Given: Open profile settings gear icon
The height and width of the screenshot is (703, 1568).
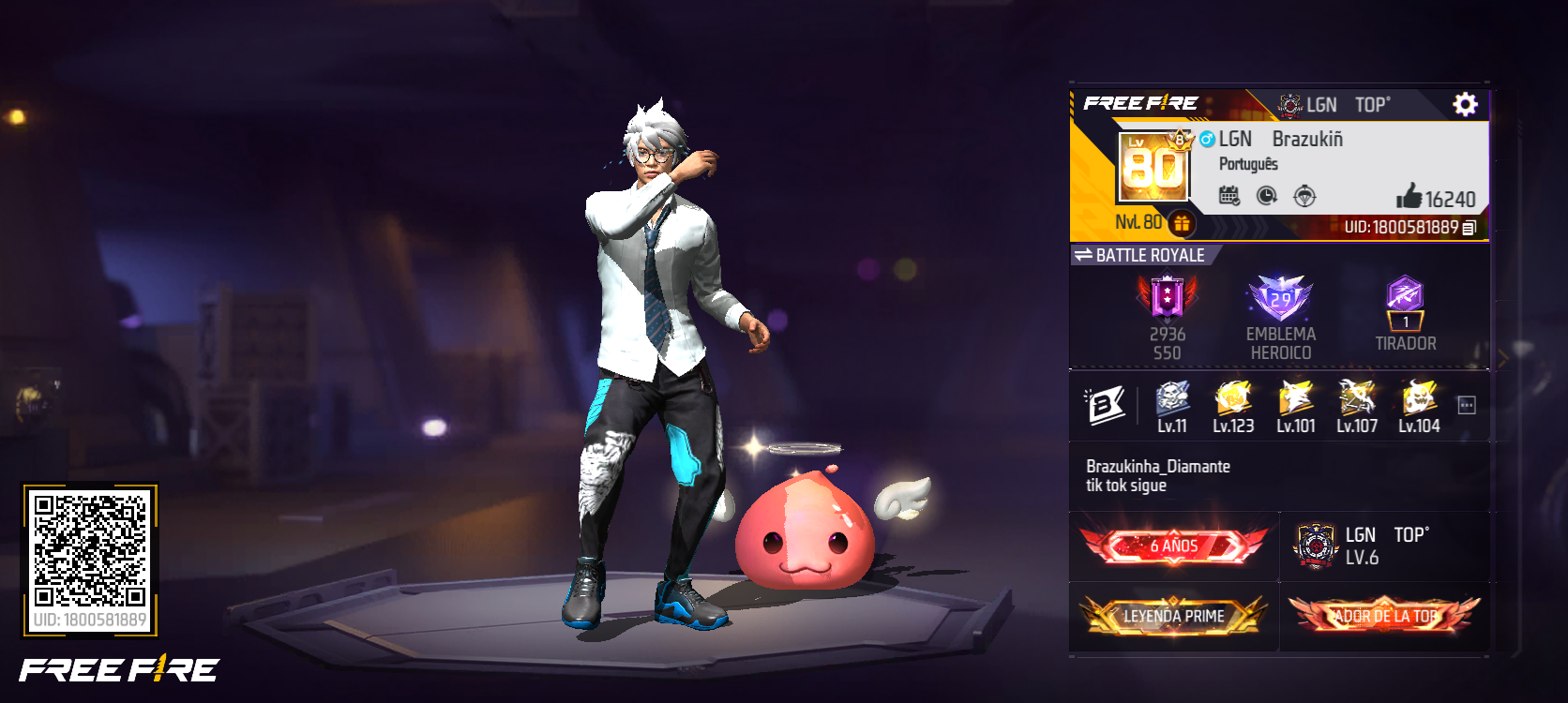Looking at the screenshot, I should tap(1465, 104).
